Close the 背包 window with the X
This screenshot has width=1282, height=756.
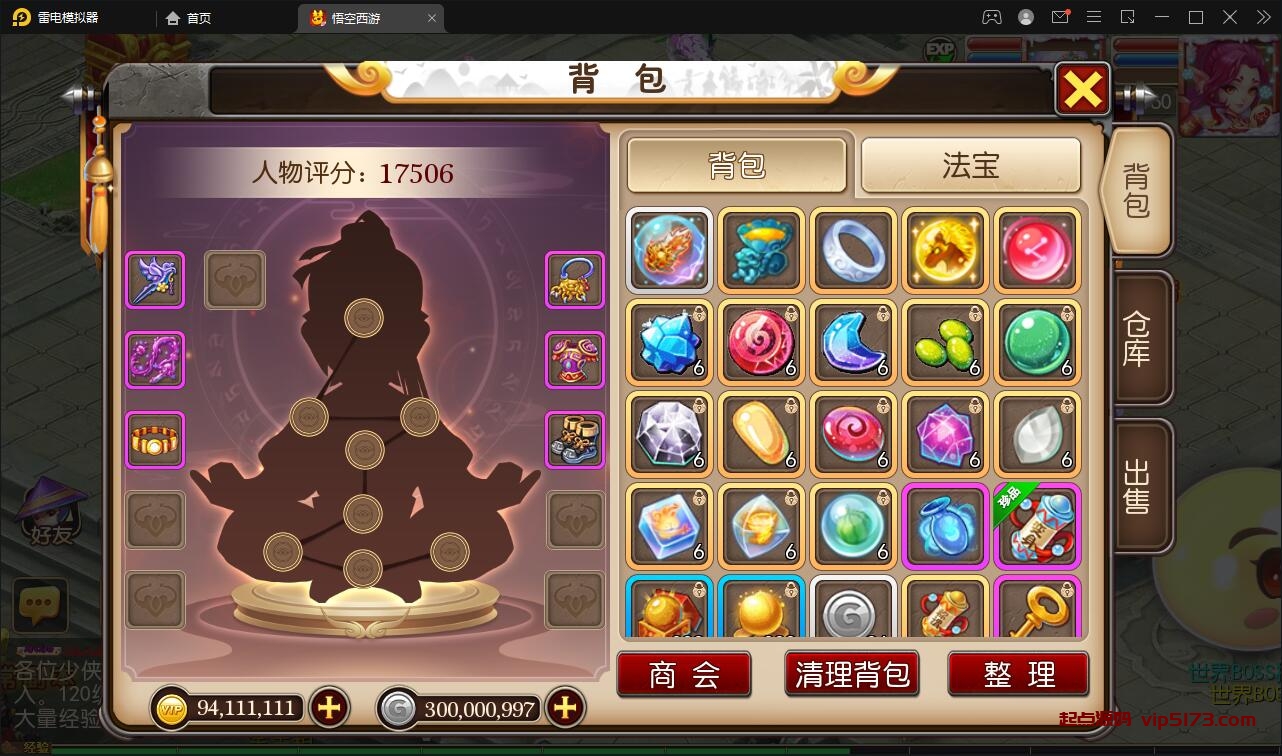tap(1081, 88)
